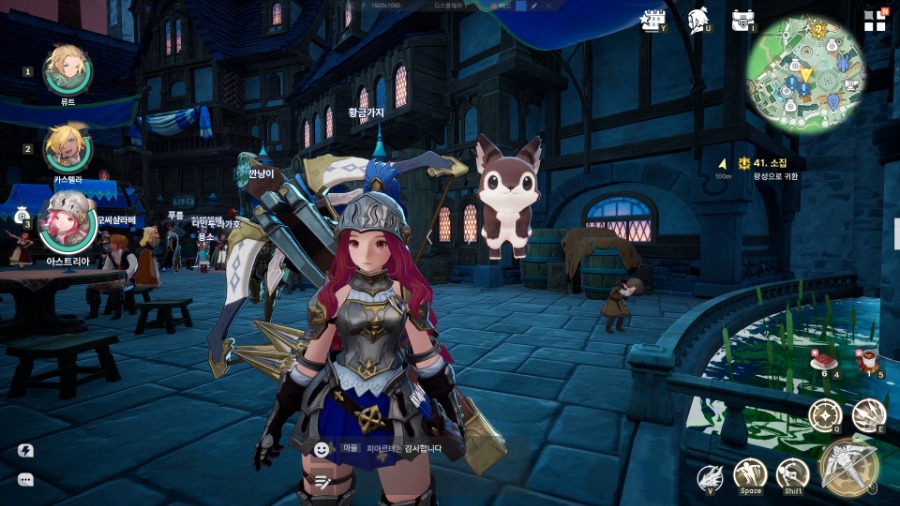900x506 pixels.
Task: Open the speech bubble chat icon
Action: 26,479
